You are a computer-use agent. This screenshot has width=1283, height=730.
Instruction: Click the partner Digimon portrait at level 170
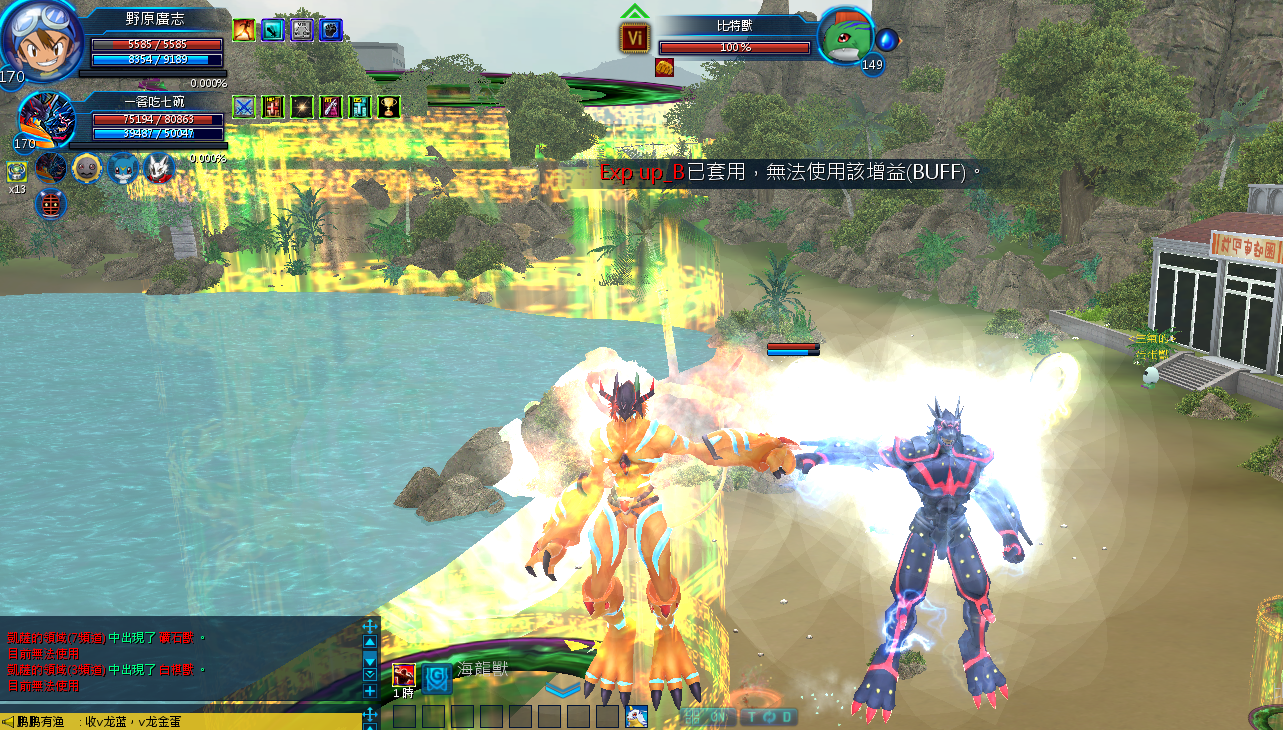pyautogui.click(x=47, y=118)
